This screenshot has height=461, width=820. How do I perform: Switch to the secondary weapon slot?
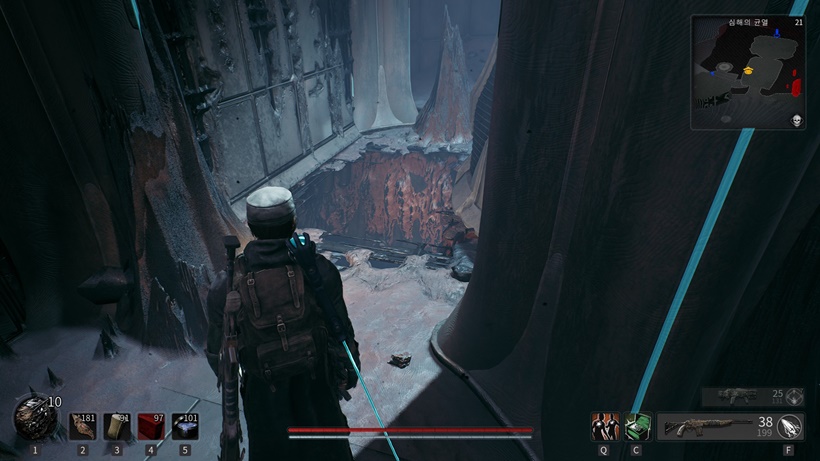point(741,396)
